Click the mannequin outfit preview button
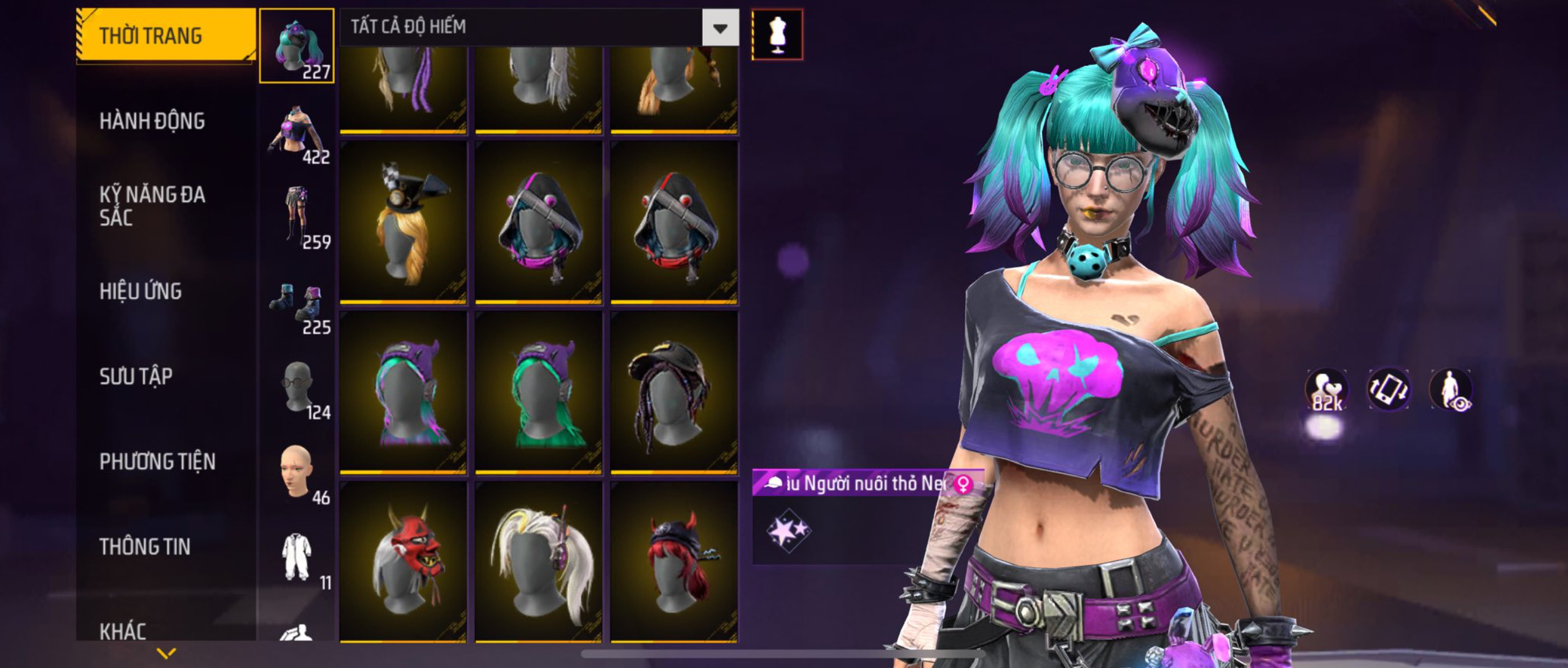The height and width of the screenshot is (668, 1568). pos(777,34)
